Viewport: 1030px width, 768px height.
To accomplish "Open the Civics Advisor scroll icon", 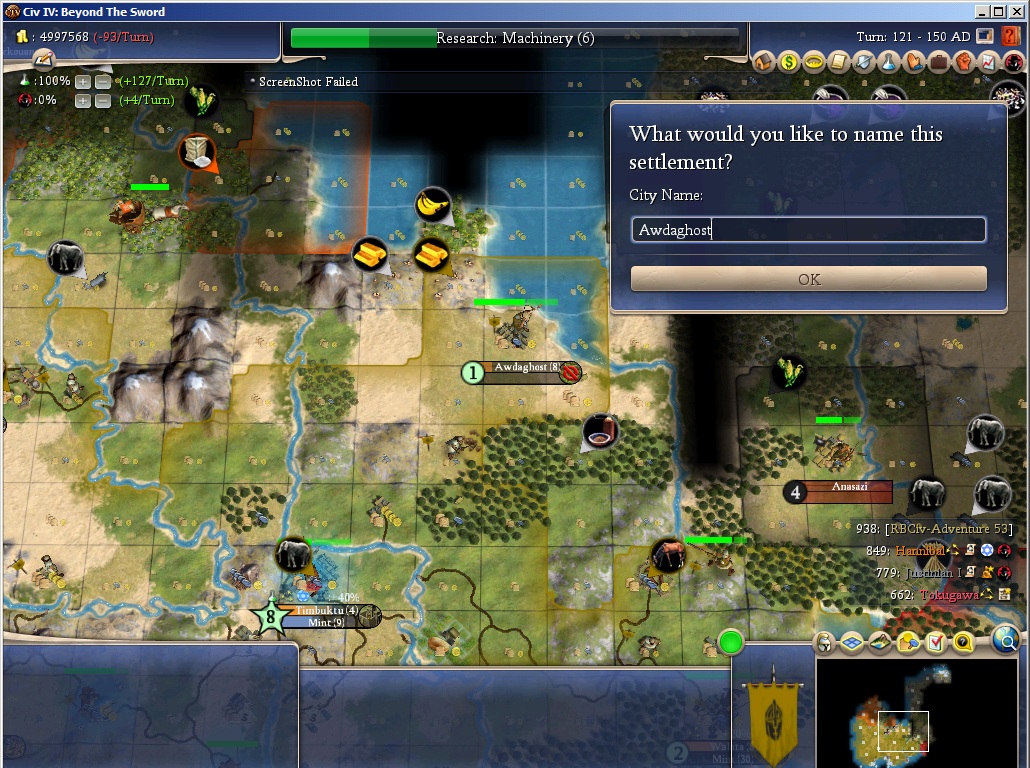I will (838, 62).
